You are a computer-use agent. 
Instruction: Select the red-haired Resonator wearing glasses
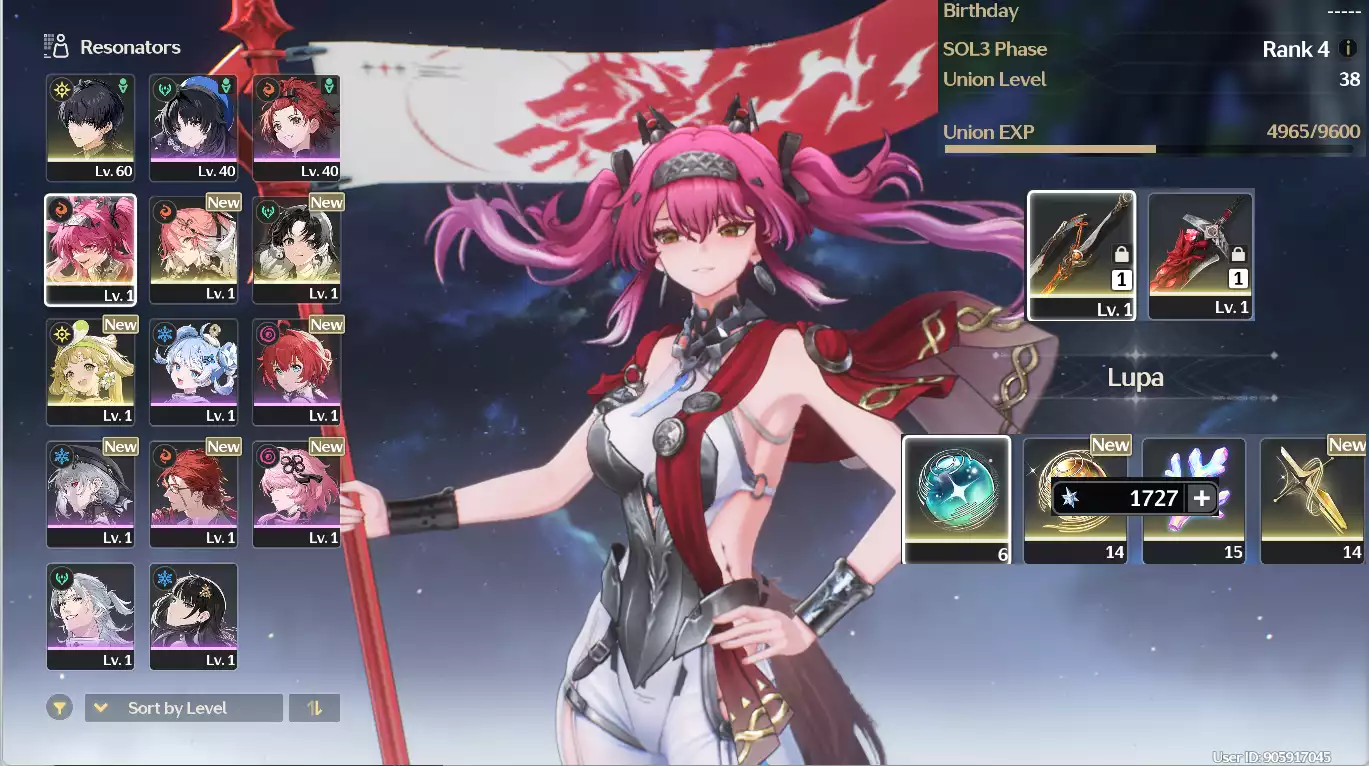[193, 494]
